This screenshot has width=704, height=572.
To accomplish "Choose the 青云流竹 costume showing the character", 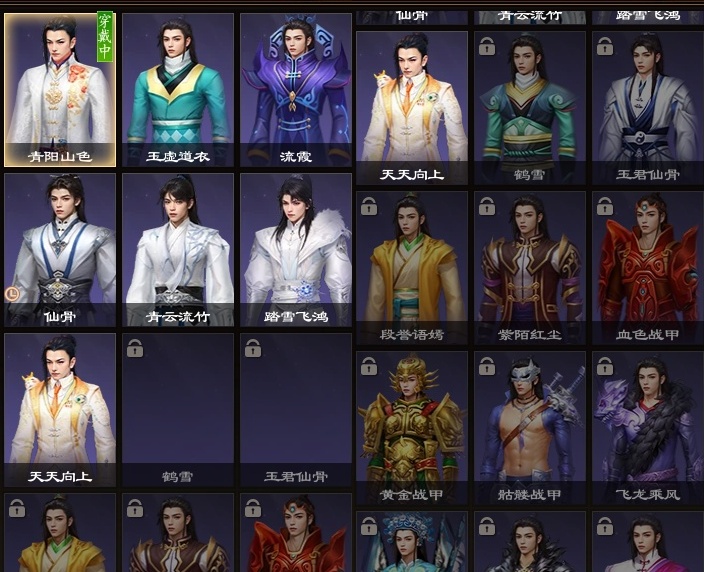I will (x=178, y=250).
